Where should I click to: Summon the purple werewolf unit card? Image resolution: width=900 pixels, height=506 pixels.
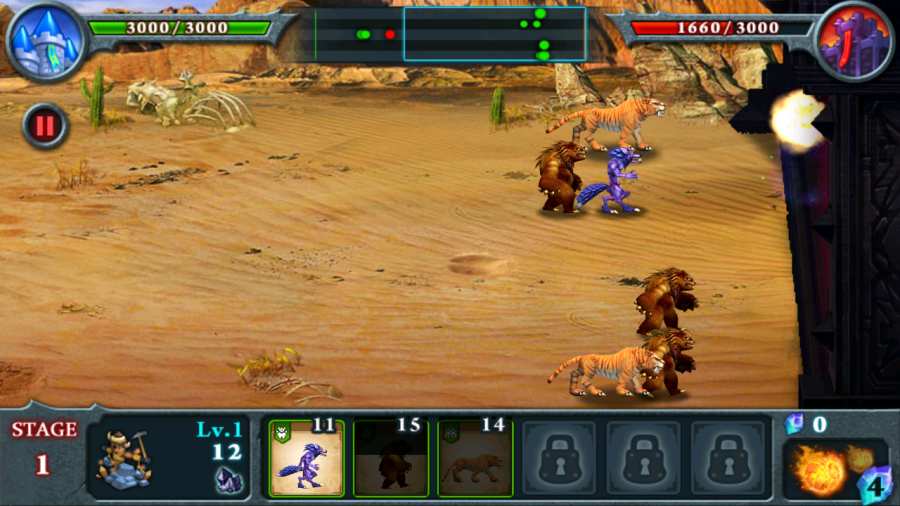pyautogui.click(x=307, y=459)
